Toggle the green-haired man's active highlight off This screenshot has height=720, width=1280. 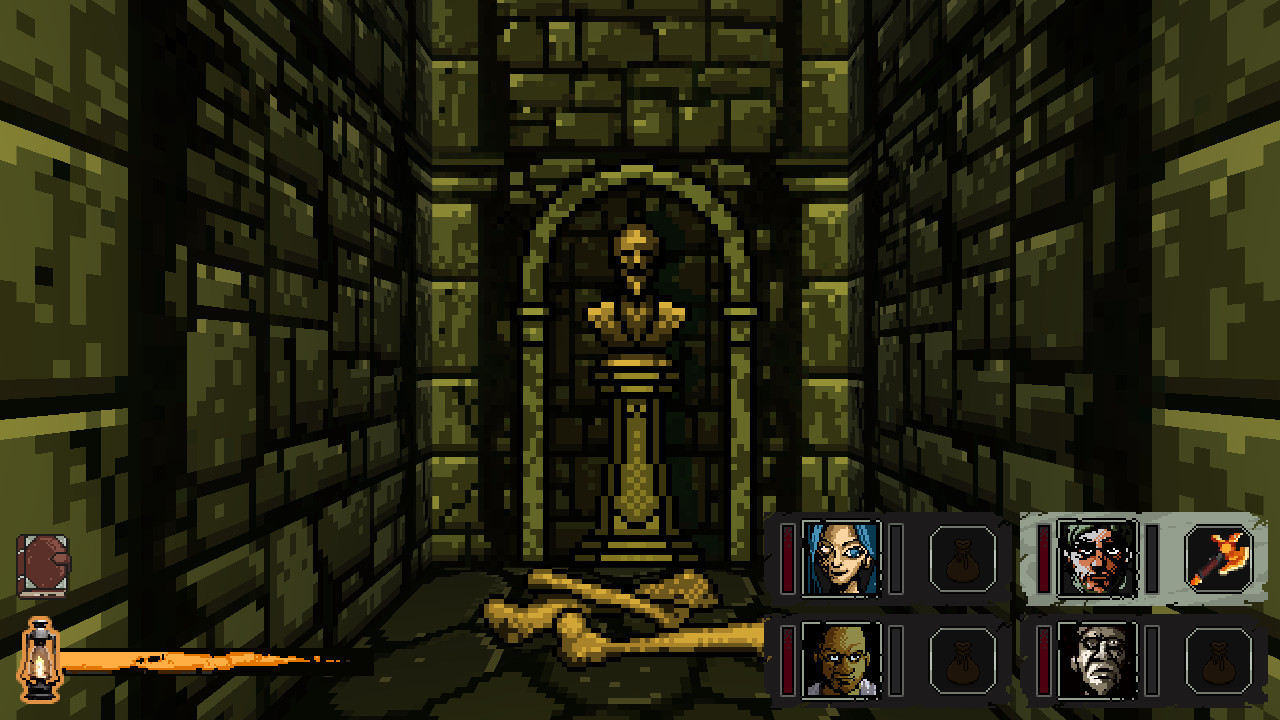[1100, 560]
